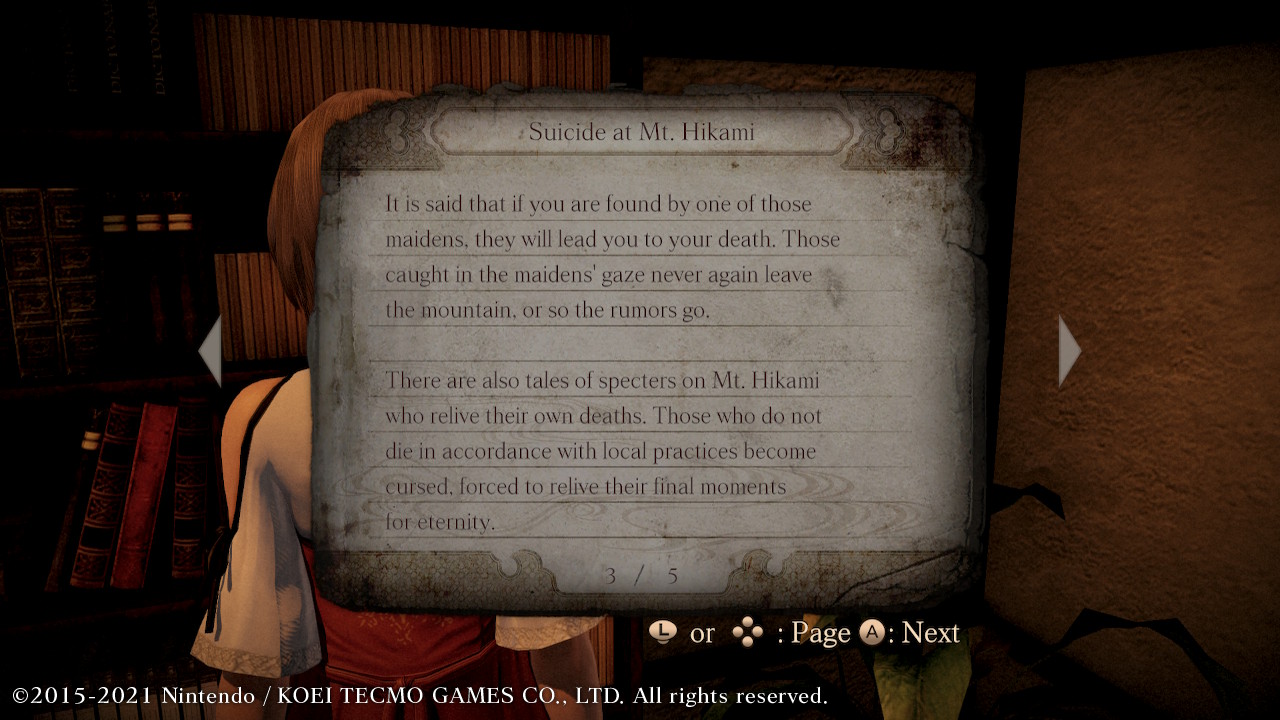Toggle the first paragraph about maidens
Image resolution: width=1280 pixels, height=720 pixels.
point(614,256)
